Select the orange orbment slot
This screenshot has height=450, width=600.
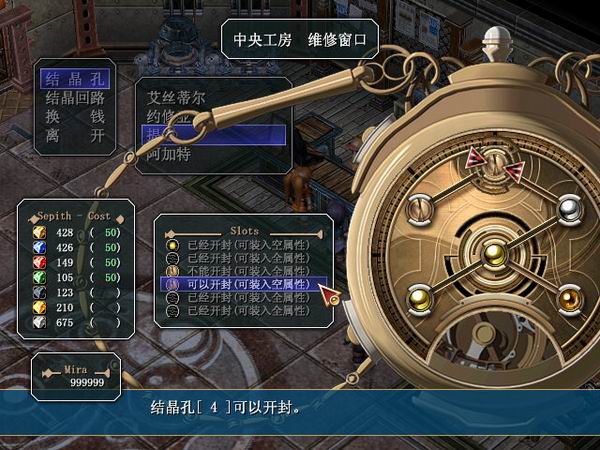click(x=570, y=297)
